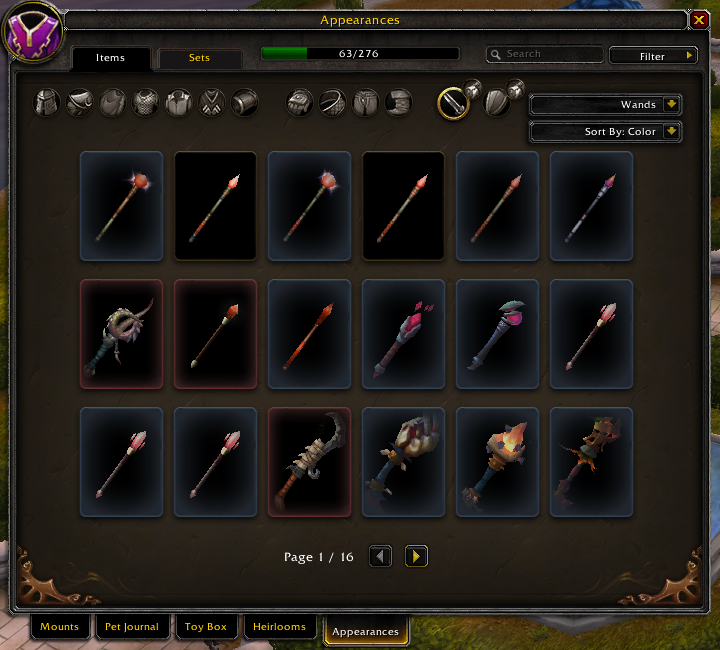Open the Sort By: Color dropdown
720x650 pixels.
[x=605, y=131]
